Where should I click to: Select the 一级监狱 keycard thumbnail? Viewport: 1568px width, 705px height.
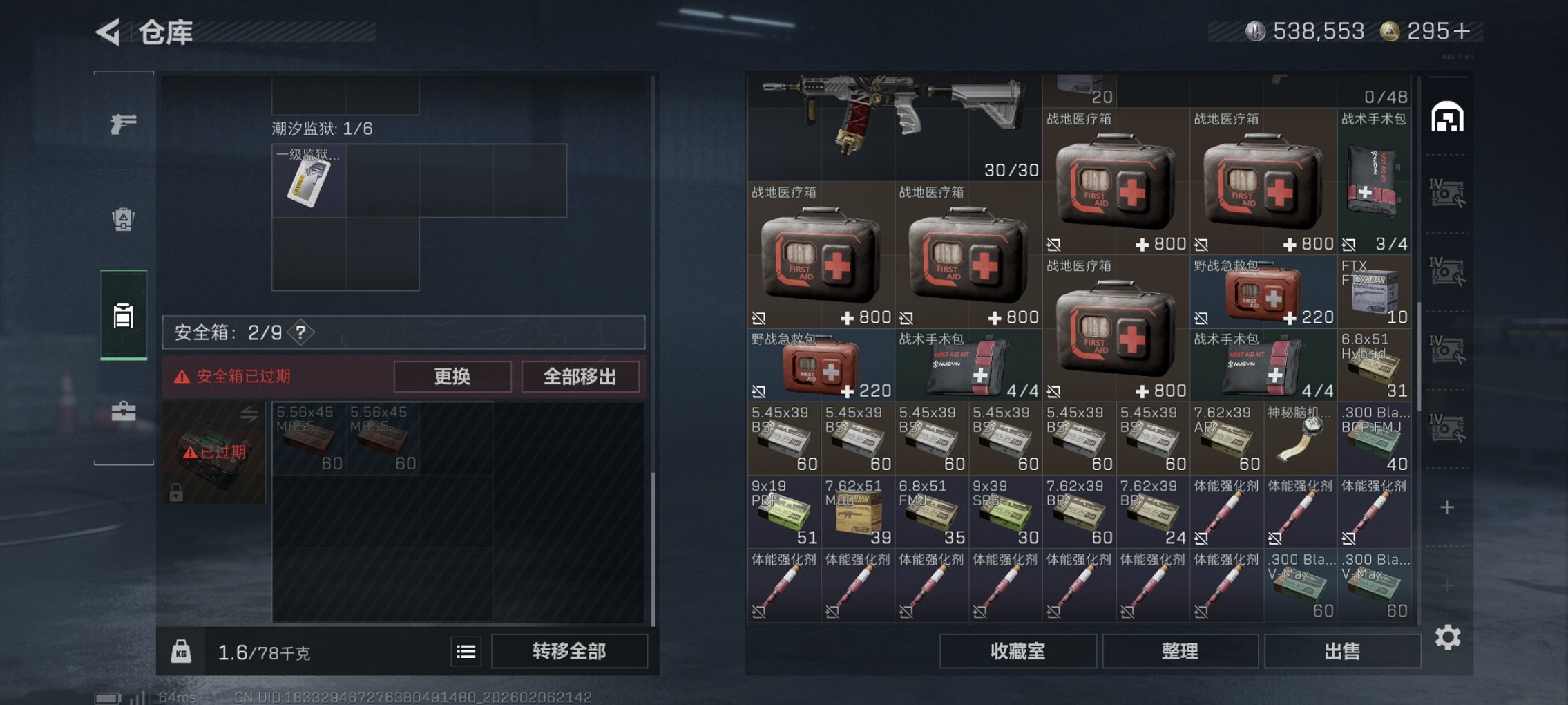click(309, 182)
